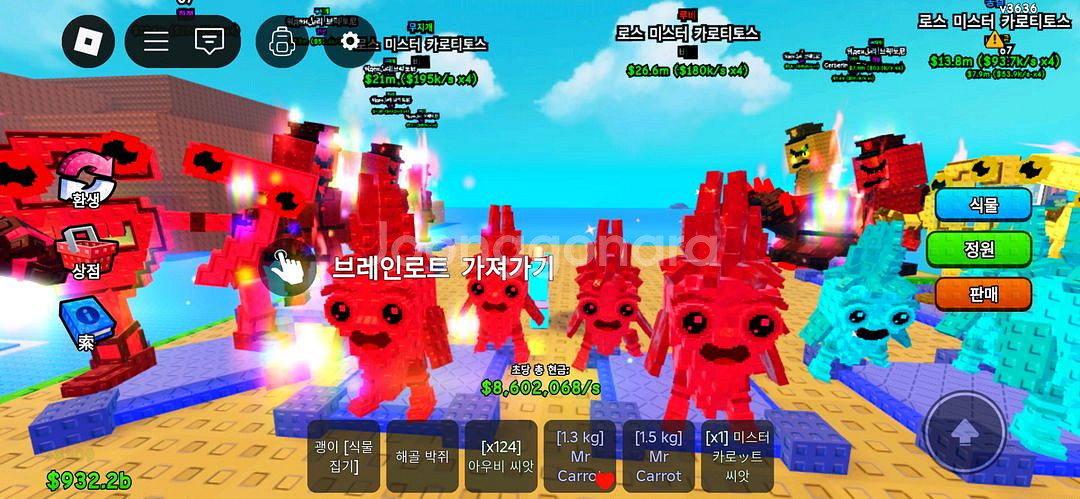Select the [x124] 아우비 씨앗 slot
Viewport: 1080px width, 499px height.
[500, 455]
